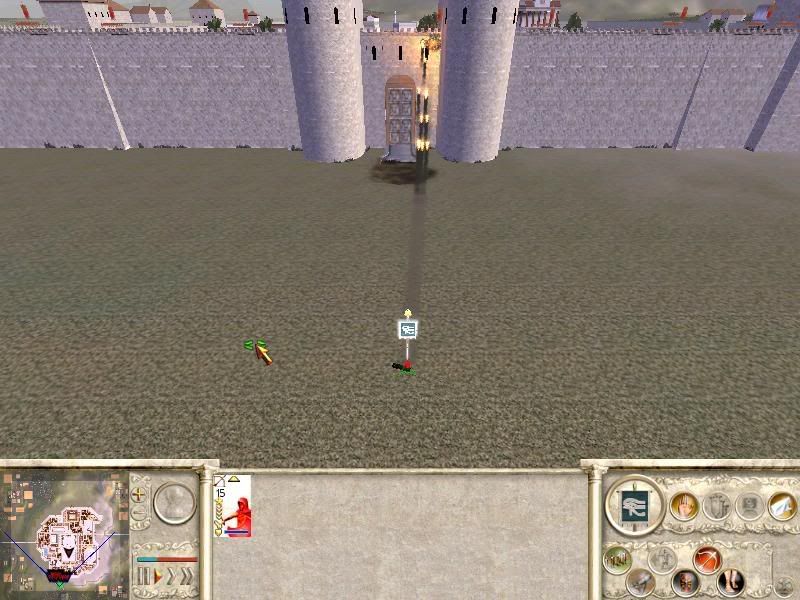Click the general's portrait medallion
Screen dimensions: 800x600
click(x=174, y=501)
